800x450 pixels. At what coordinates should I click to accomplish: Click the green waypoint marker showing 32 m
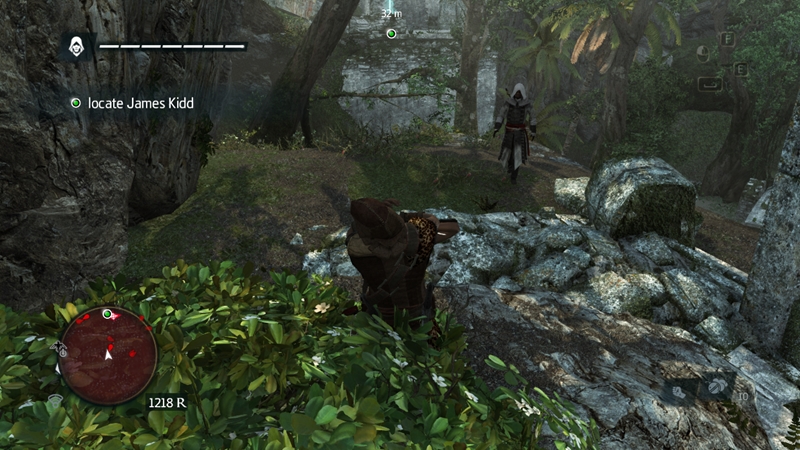point(391,33)
